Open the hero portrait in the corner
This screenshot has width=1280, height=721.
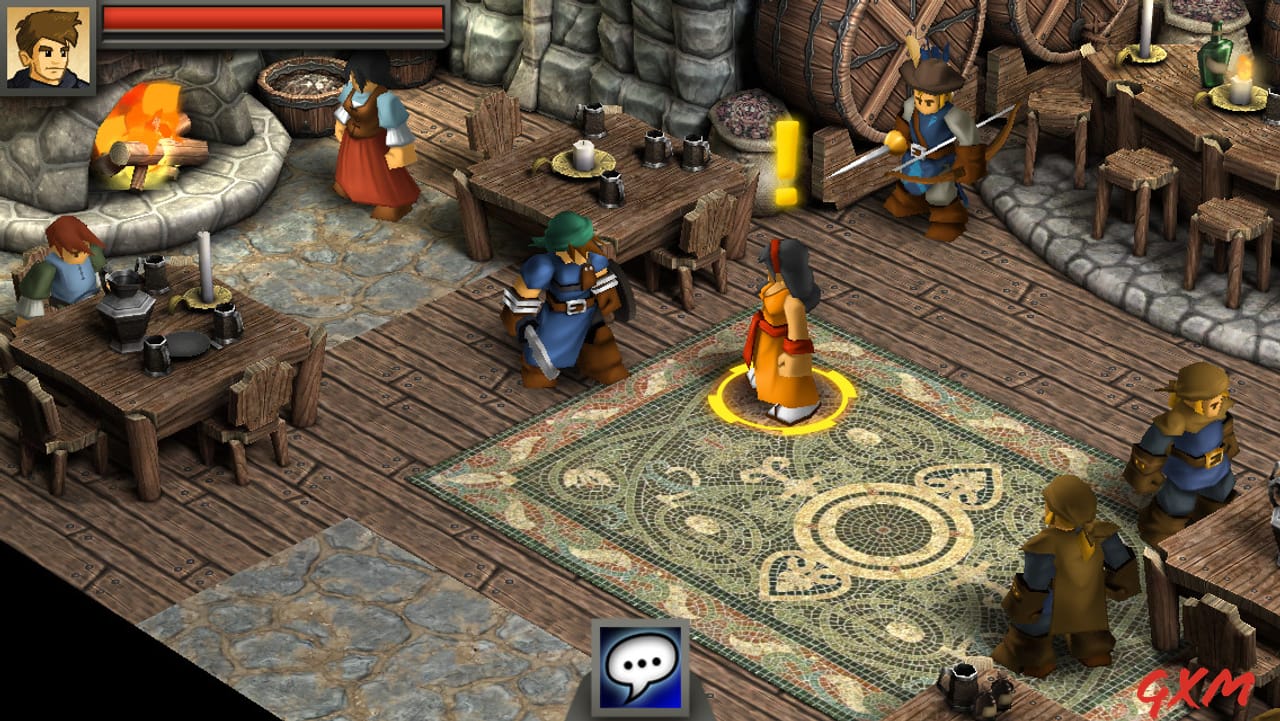pyautogui.click(x=49, y=43)
